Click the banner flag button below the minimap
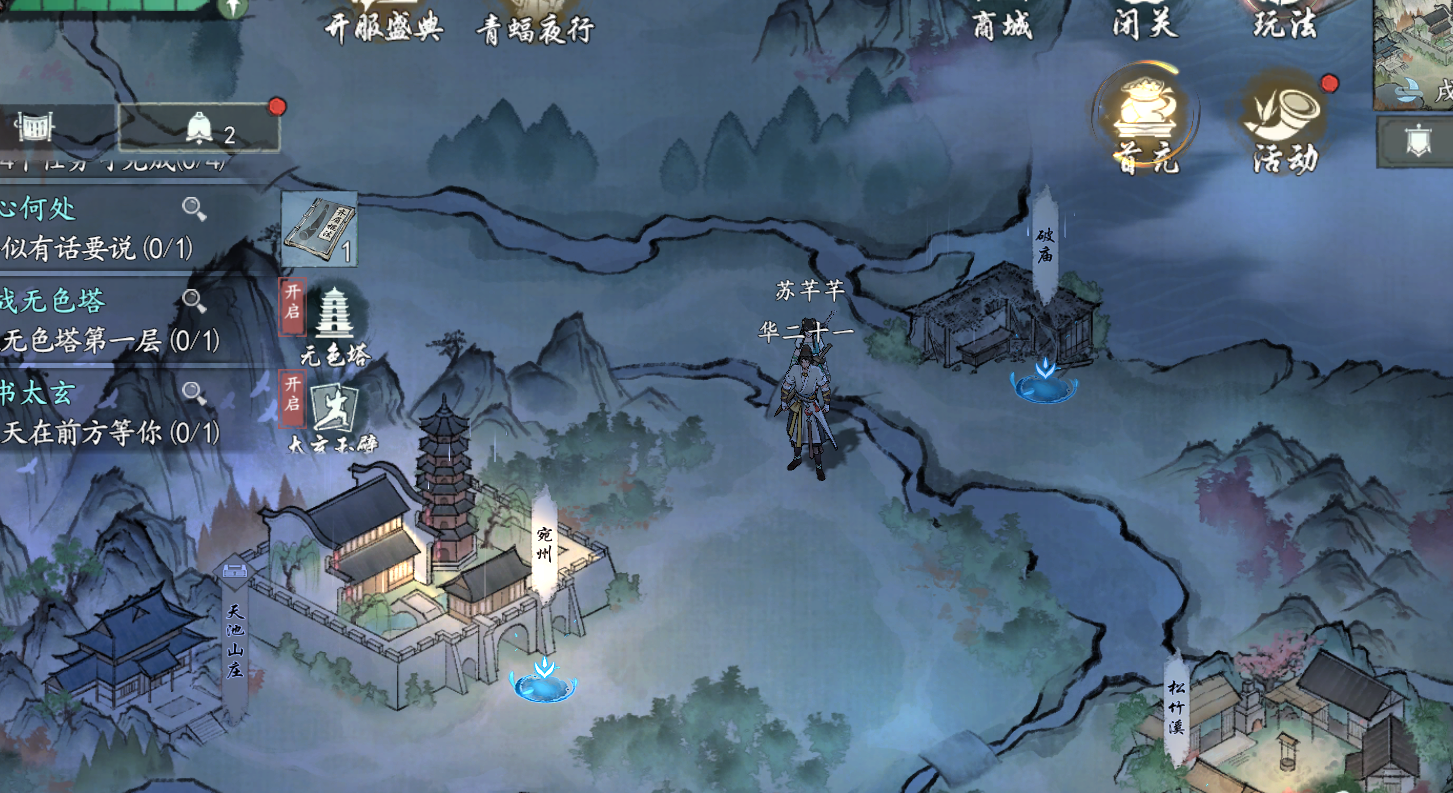This screenshot has height=793, width=1453. (x=1416, y=141)
